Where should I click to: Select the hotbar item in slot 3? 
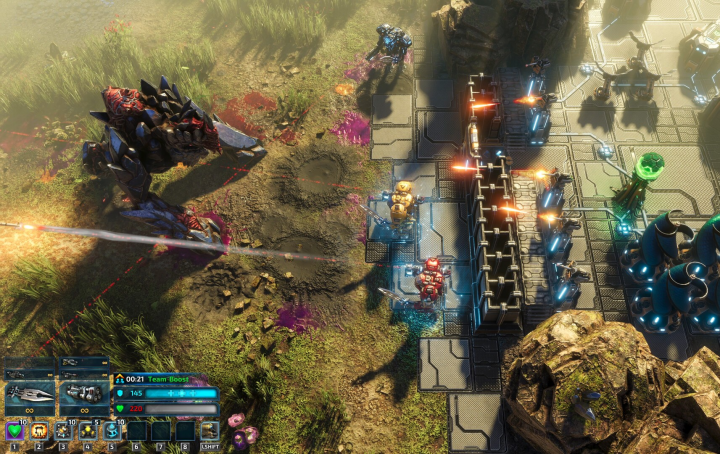point(64,431)
